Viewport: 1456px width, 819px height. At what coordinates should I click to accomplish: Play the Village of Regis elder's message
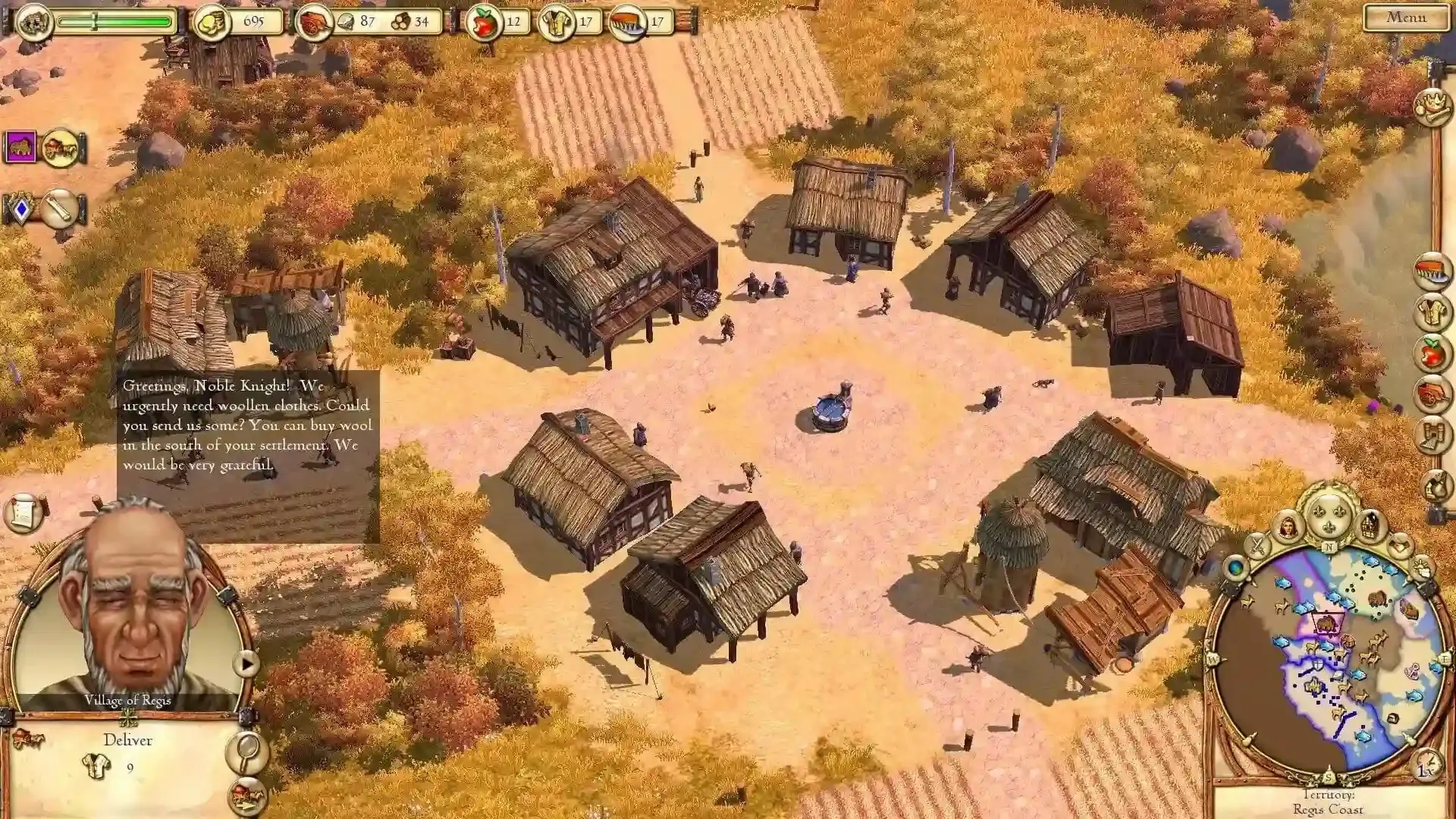click(246, 662)
